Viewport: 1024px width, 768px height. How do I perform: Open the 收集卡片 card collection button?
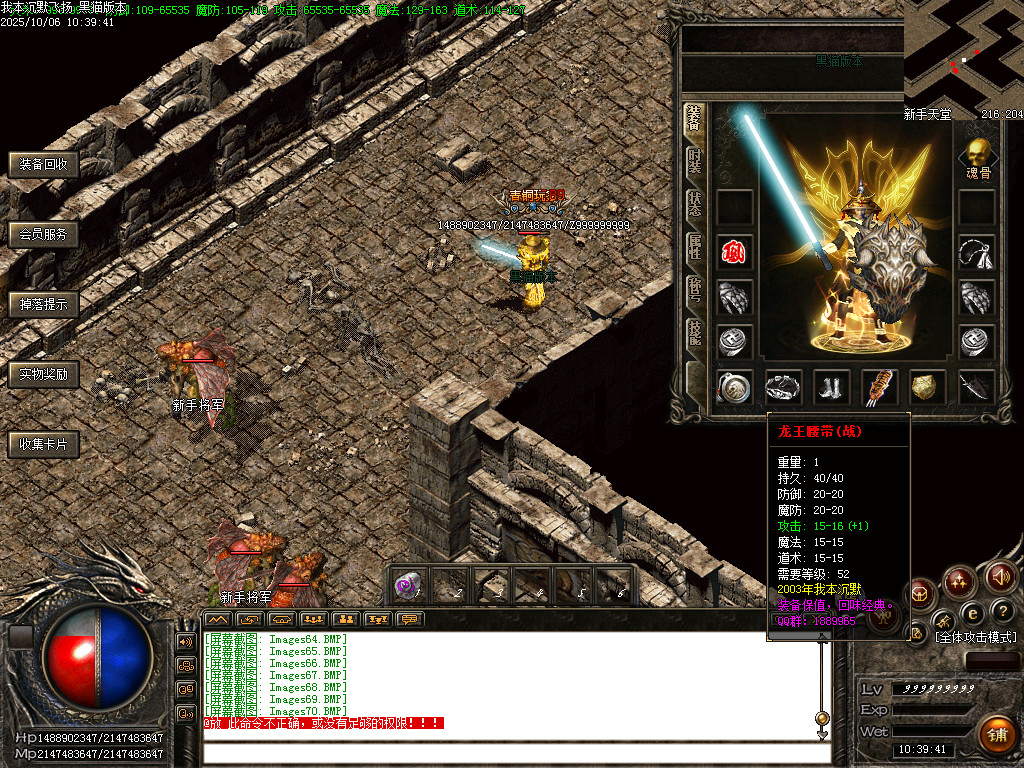point(43,444)
